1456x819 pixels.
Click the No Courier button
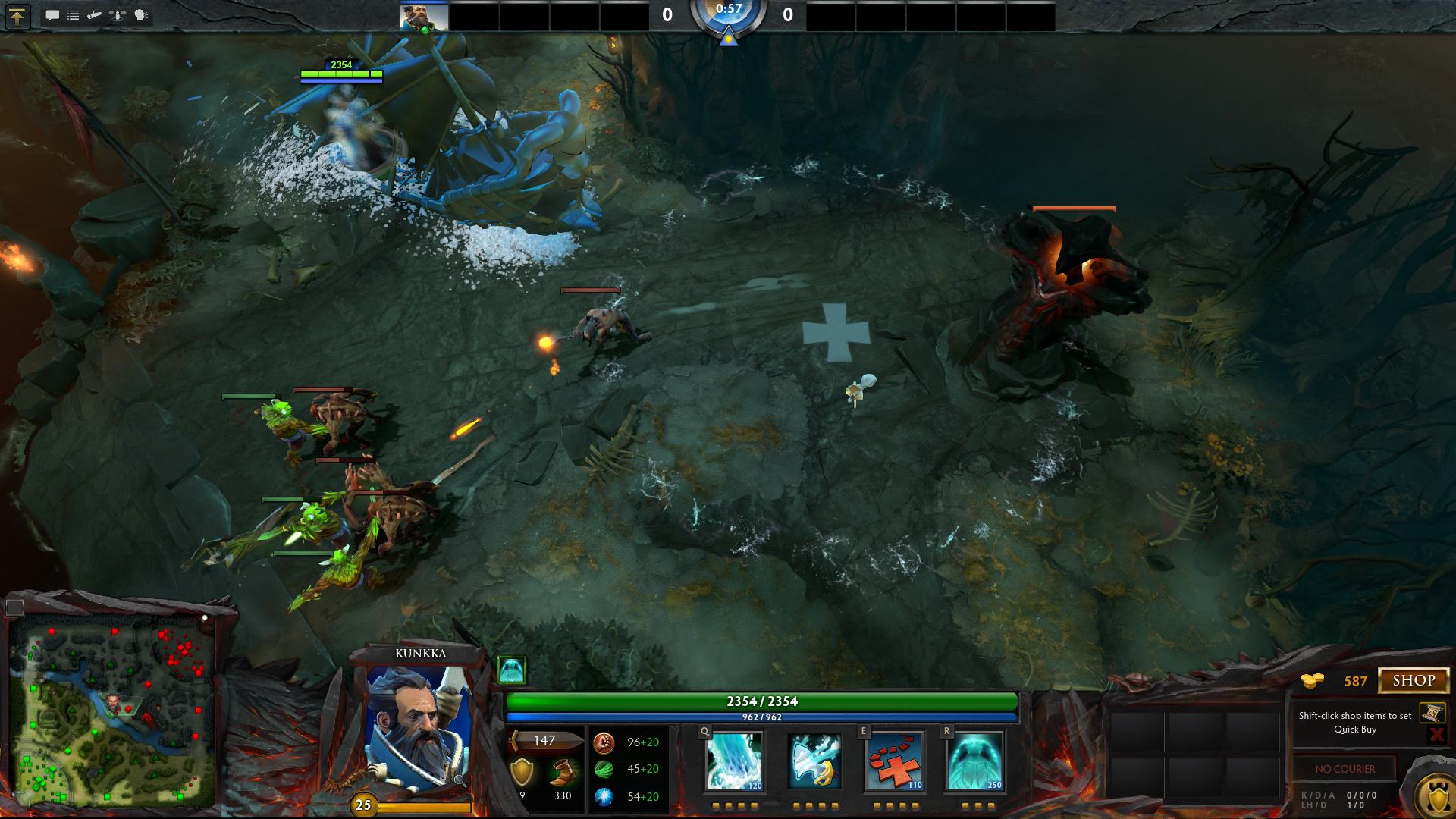(x=1345, y=769)
